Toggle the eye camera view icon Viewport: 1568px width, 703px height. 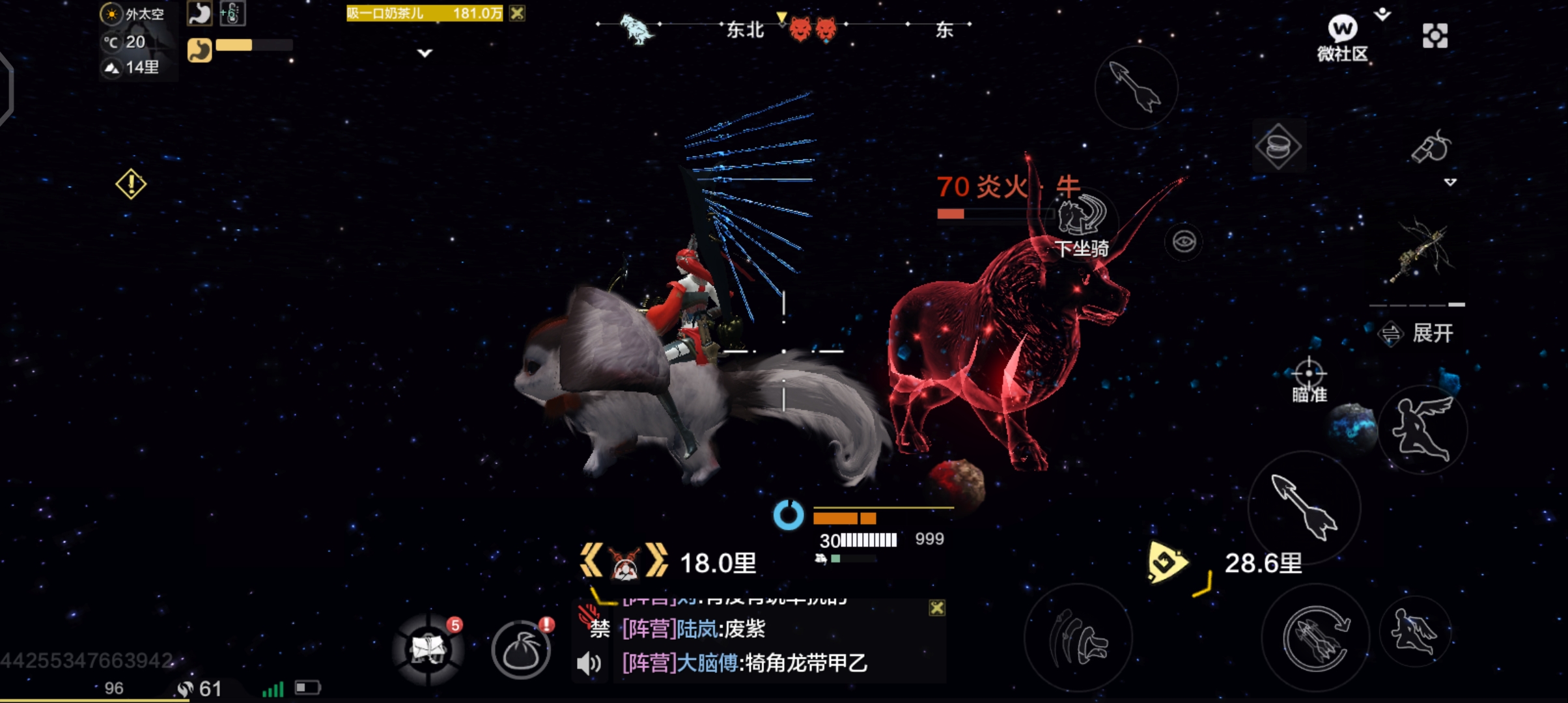[1184, 241]
